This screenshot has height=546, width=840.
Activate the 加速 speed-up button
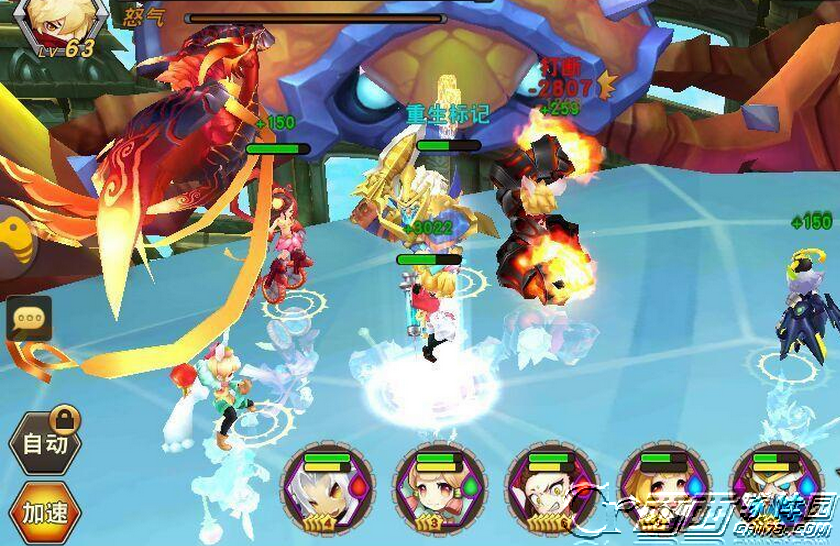coord(45,513)
